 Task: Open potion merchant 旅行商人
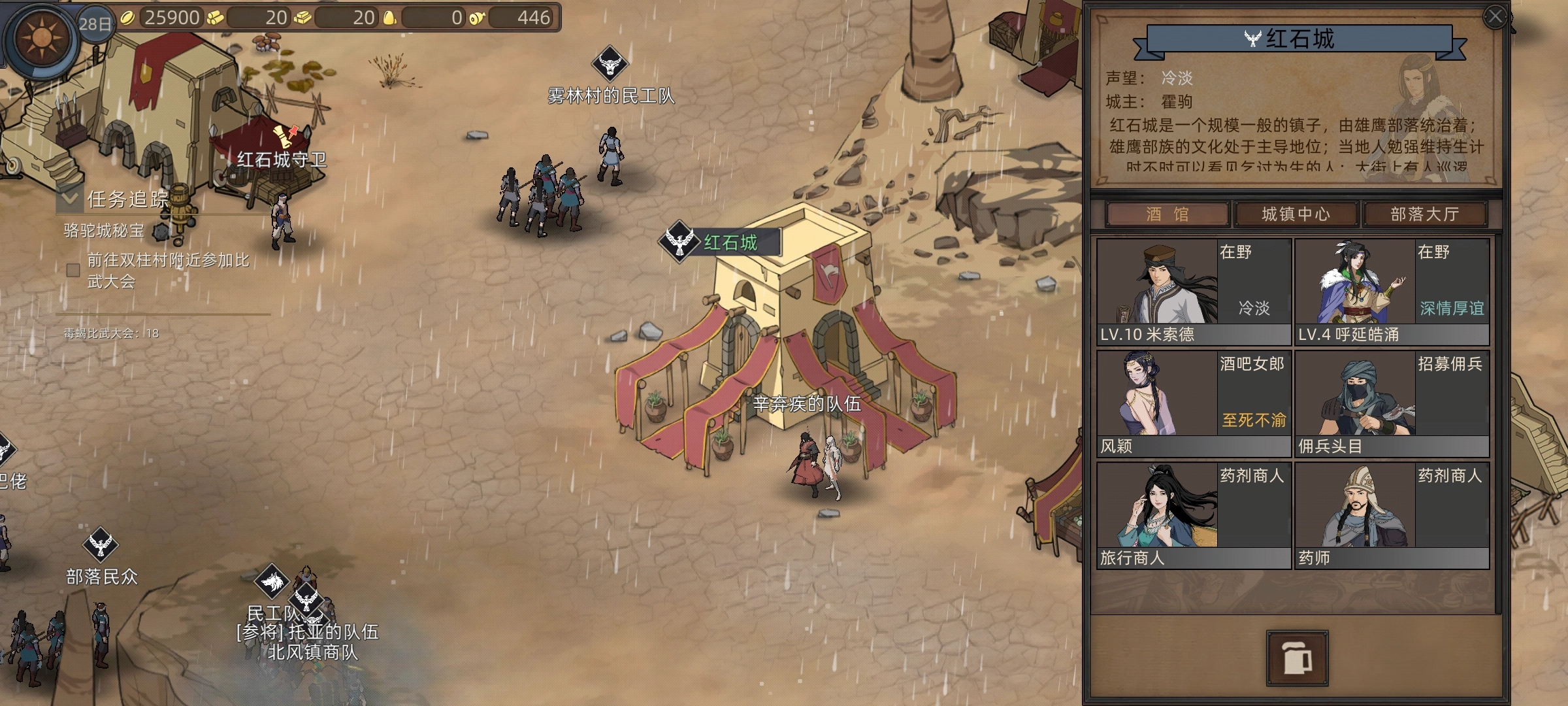(1194, 515)
